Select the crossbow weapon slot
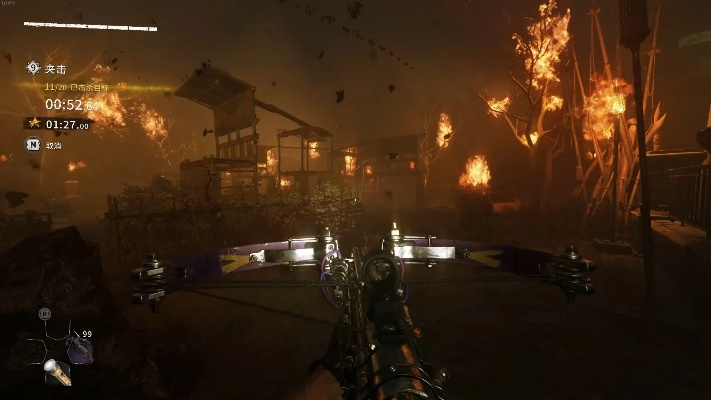This screenshot has height=400, width=711. [x=79, y=349]
